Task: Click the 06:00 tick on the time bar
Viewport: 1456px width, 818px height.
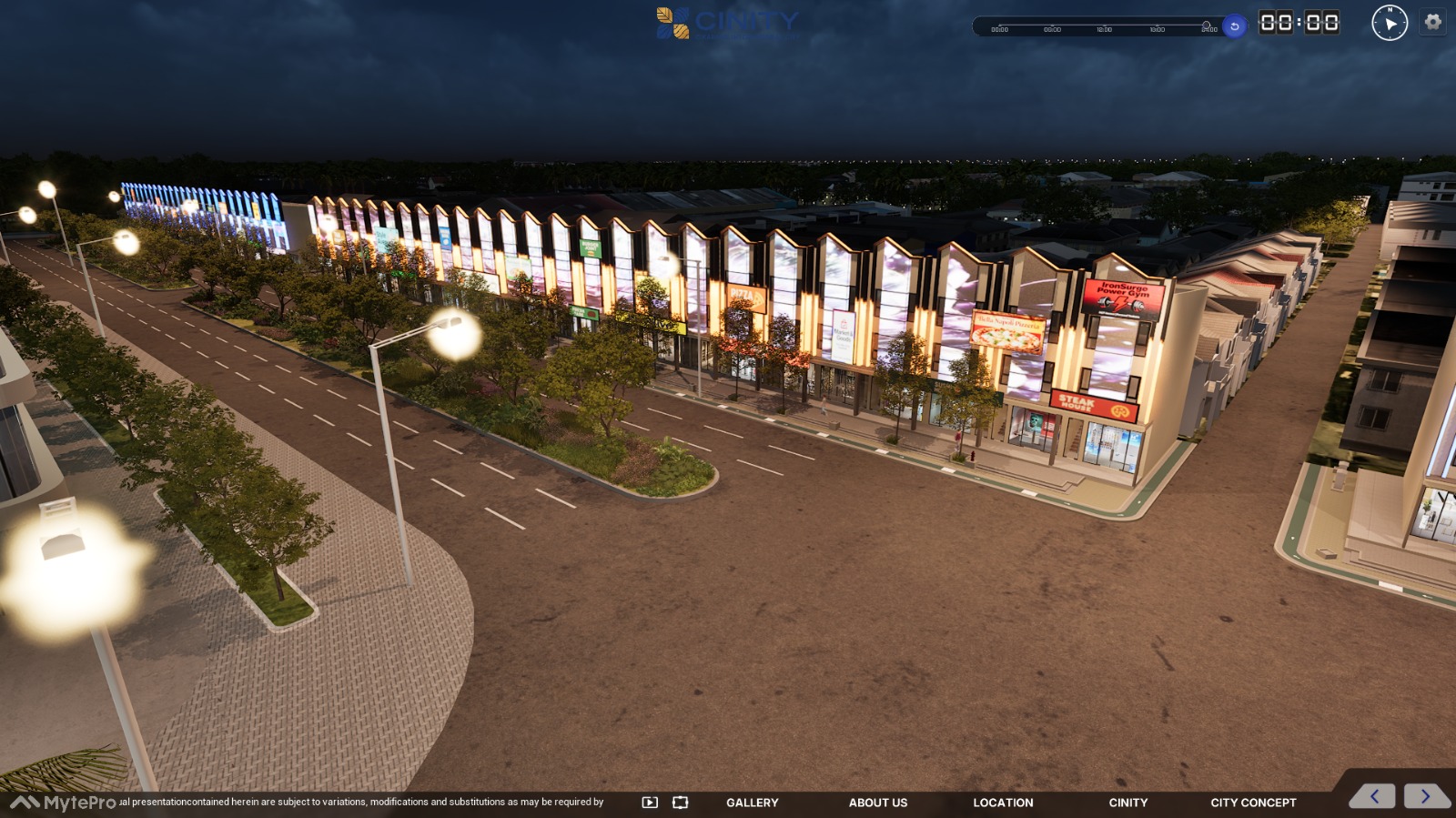Action: click(1054, 28)
